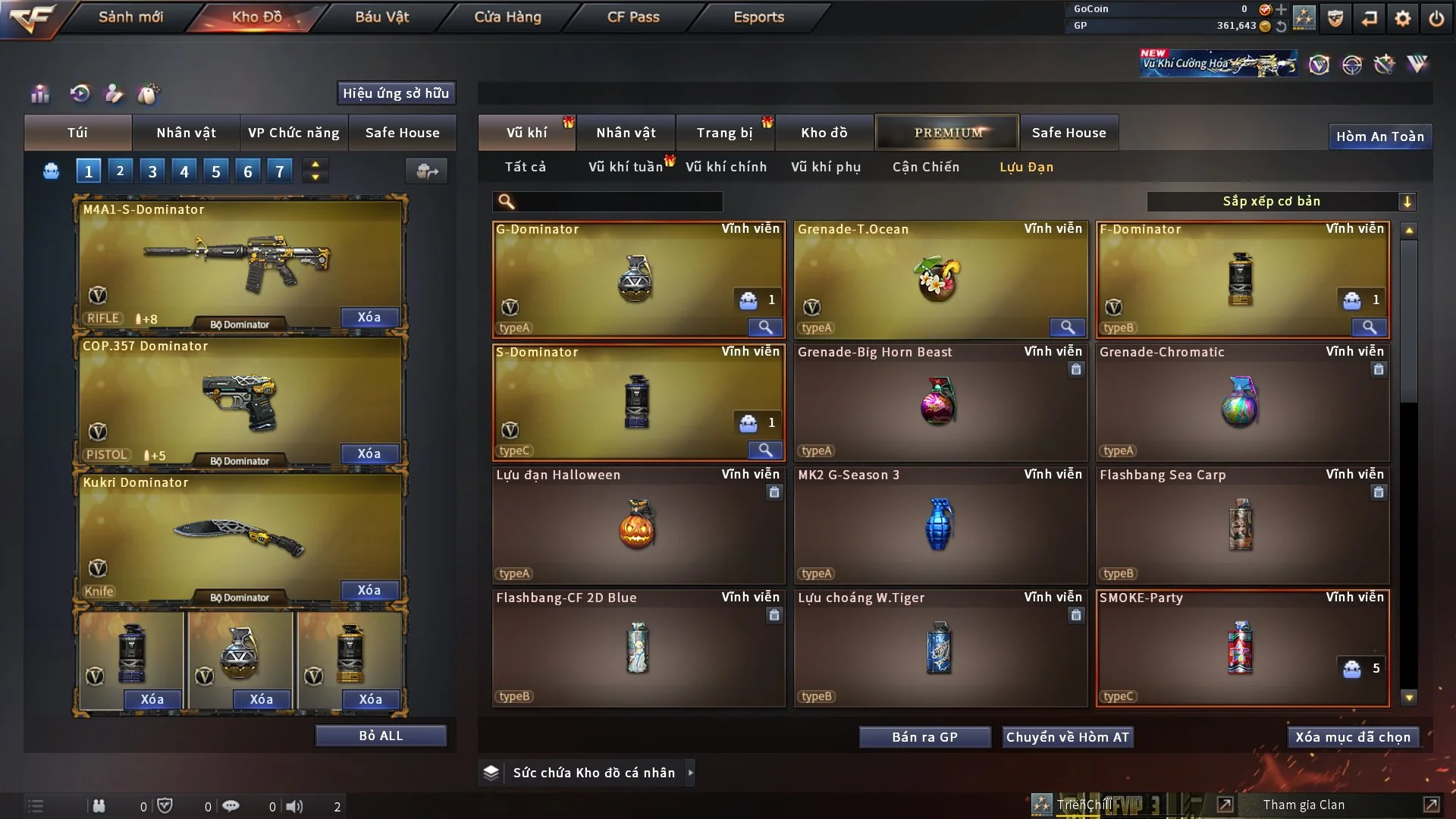Viewport: 1456px width, 819px height.
Task: Click the chat bubble icon in status bar
Action: [231, 806]
